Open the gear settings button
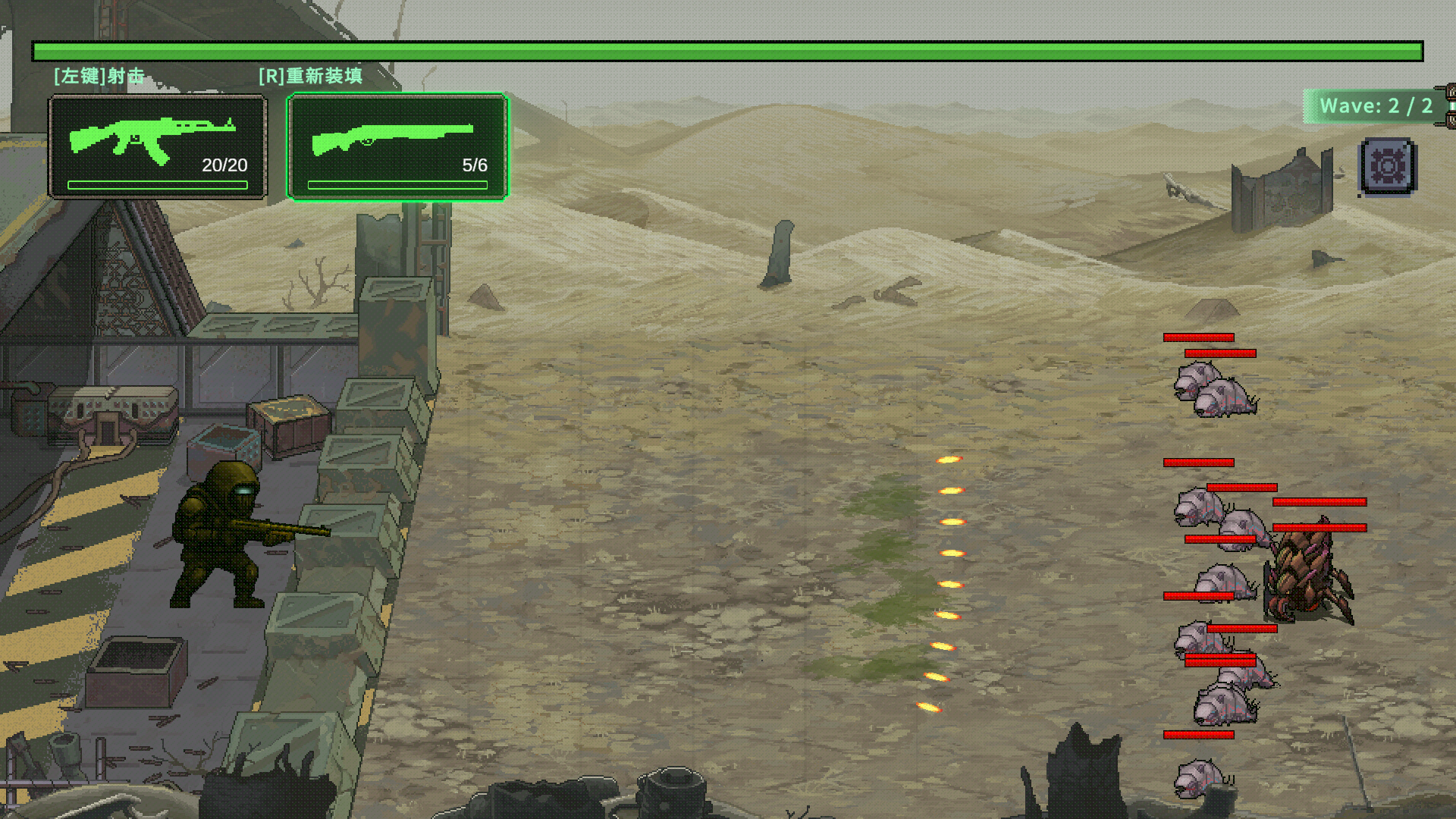The image size is (1456, 819). [1388, 166]
